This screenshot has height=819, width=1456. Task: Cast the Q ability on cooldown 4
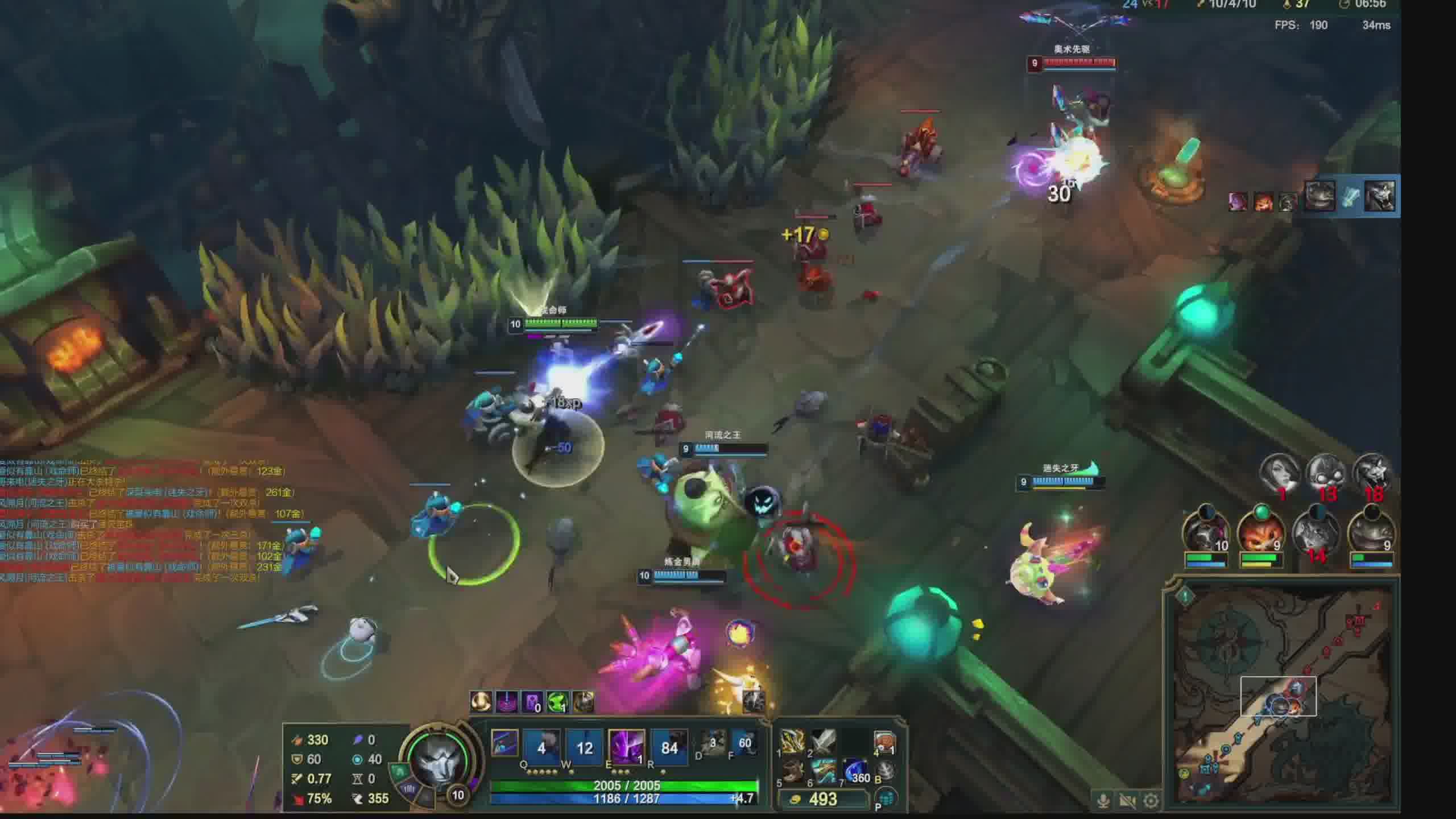(541, 747)
